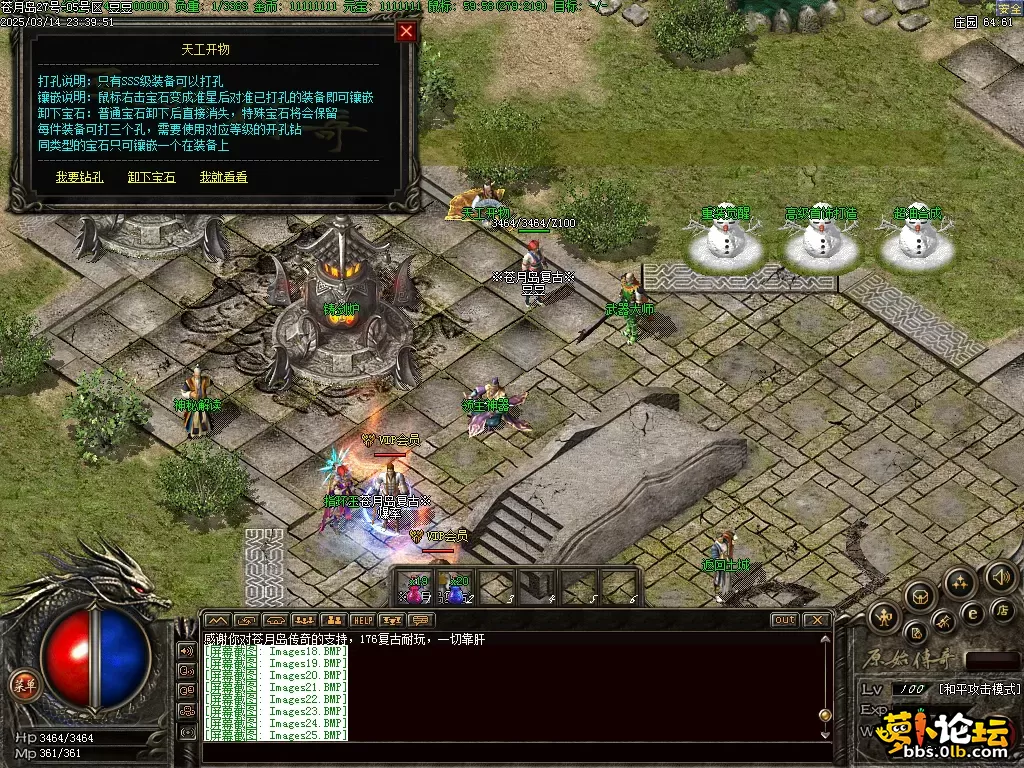Use the red potion in the hotbar
Image resolution: width=1024 pixels, height=768 pixels.
tap(416, 587)
